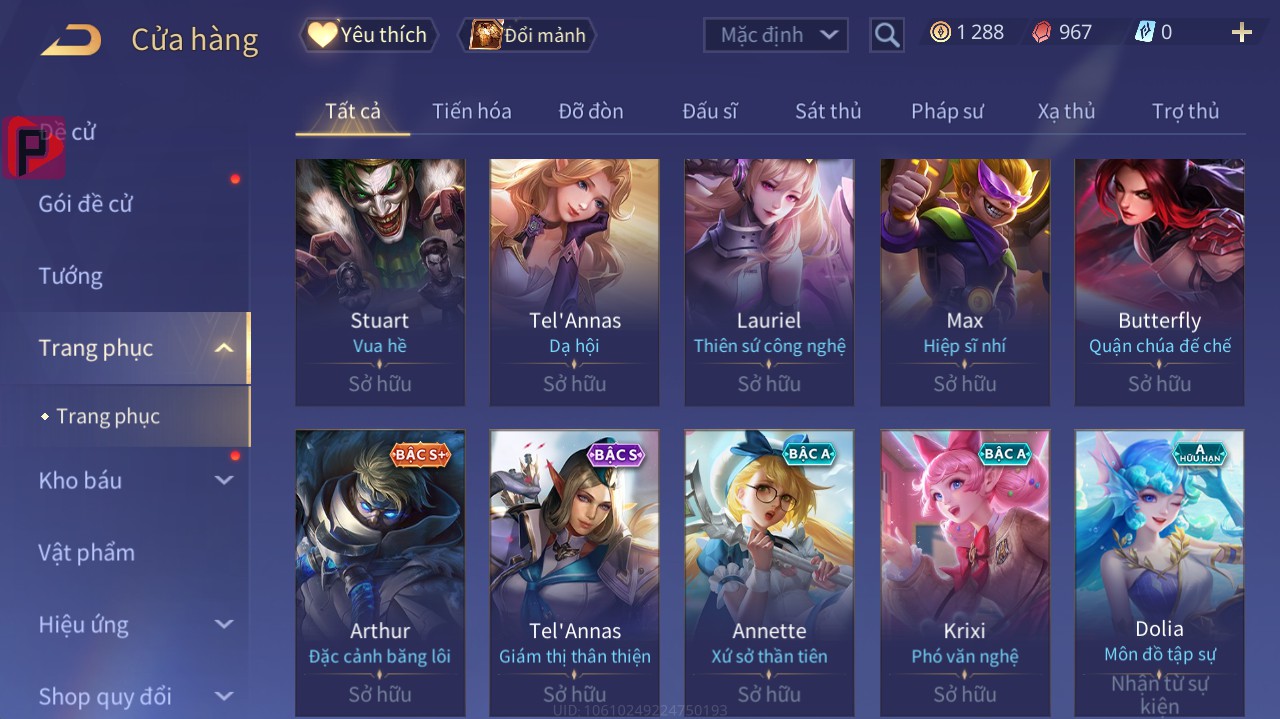Viewport: 1280px width, 719px height.
Task: Go back using the return arrow
Action: point(71,40)
